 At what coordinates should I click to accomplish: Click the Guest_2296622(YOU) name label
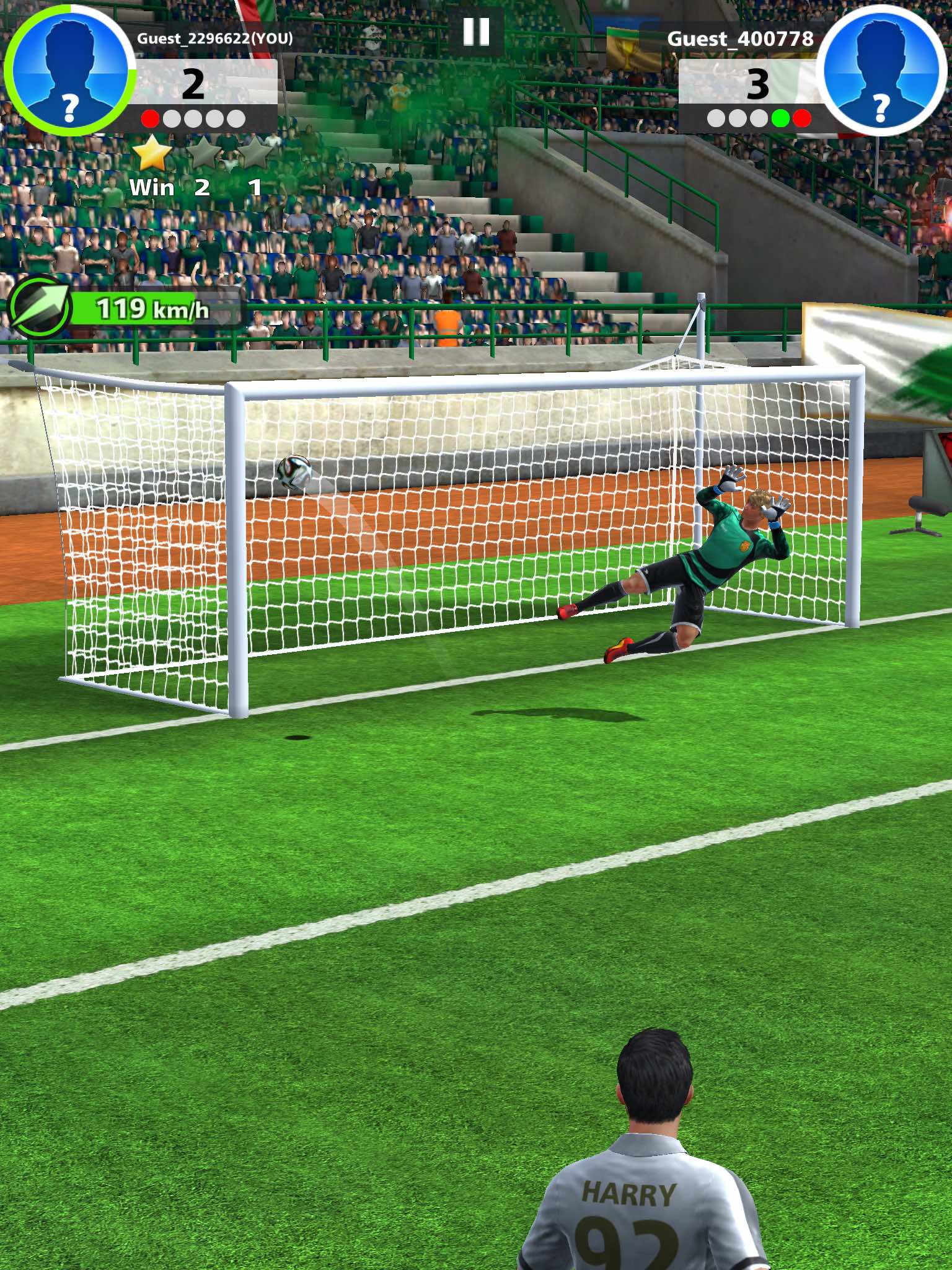pos(214,38)
